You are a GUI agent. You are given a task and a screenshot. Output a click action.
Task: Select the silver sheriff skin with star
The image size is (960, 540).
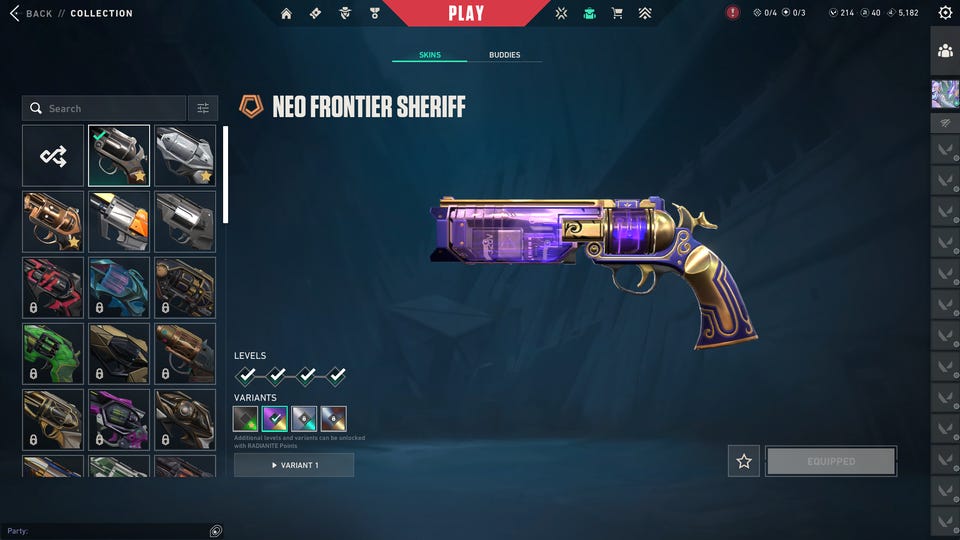[185, 156]
